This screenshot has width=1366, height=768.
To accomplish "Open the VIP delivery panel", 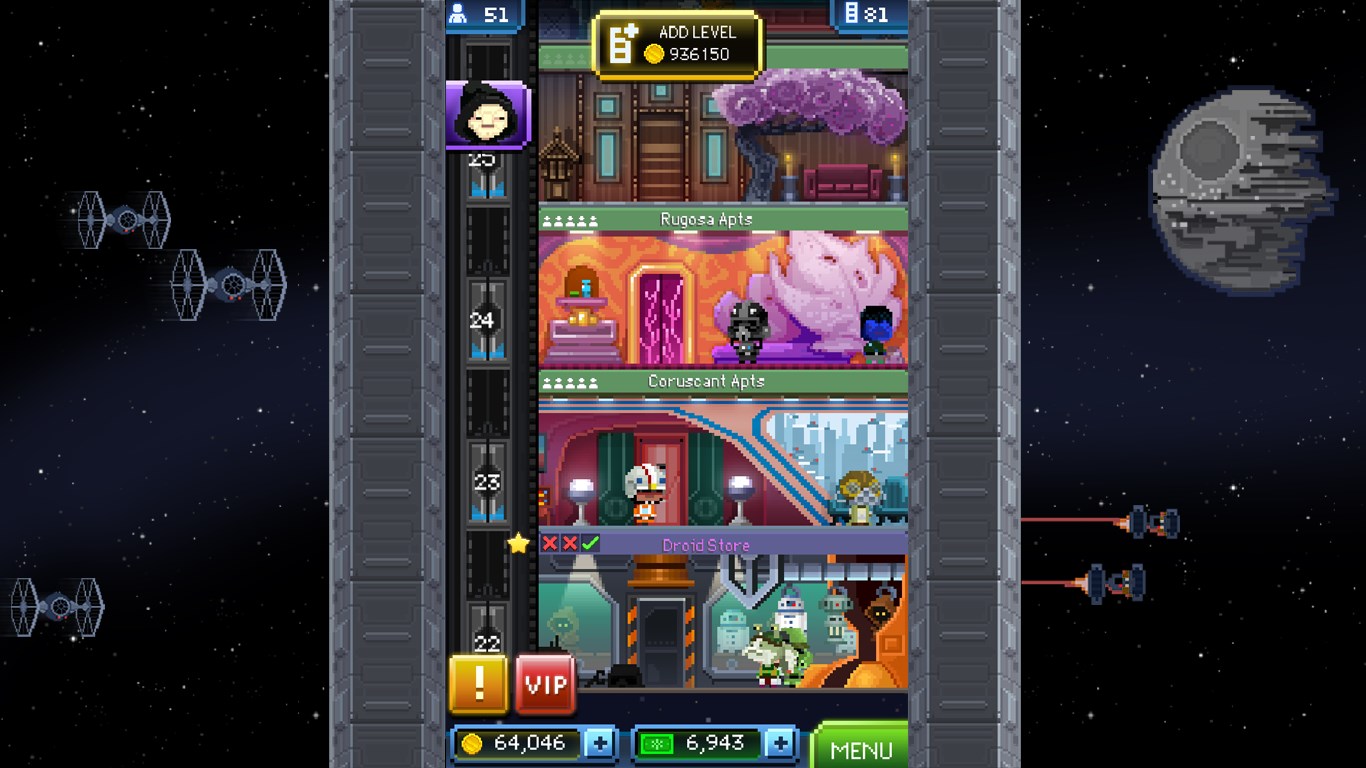I will click(x=544, y=684).
